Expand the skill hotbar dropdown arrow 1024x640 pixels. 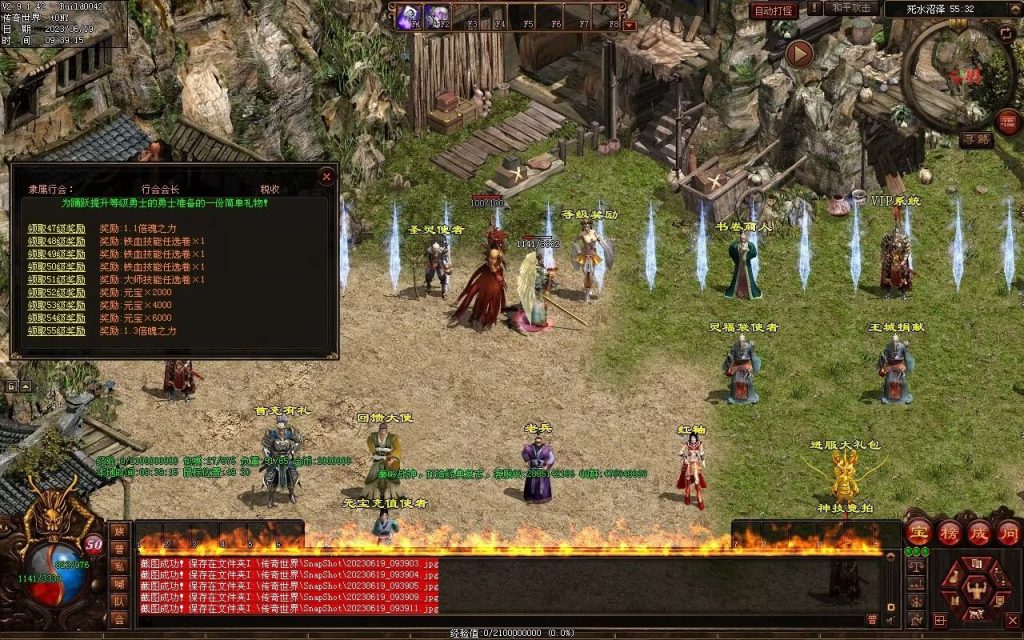pos(629,25)
